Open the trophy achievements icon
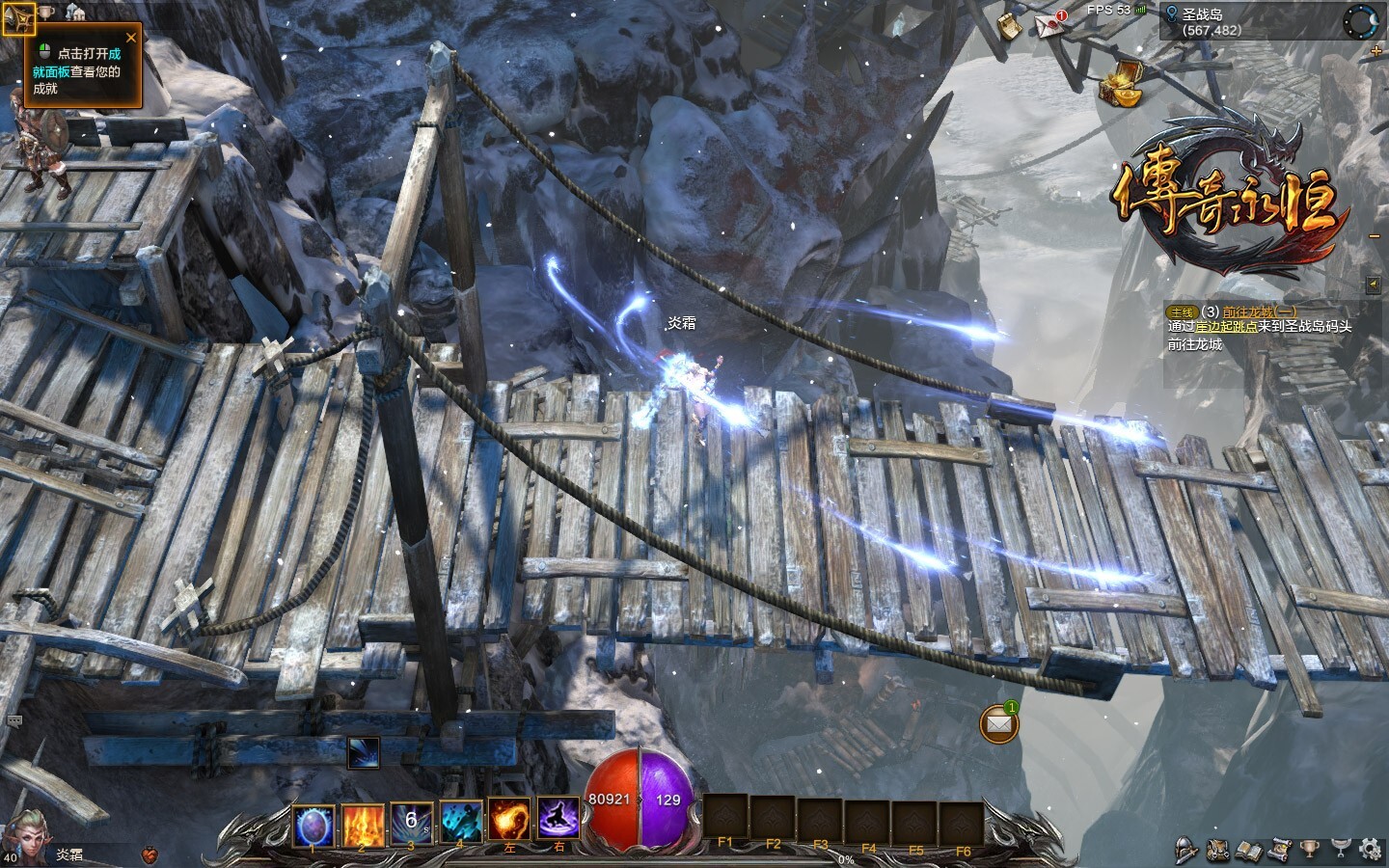 coord(1309,849)
